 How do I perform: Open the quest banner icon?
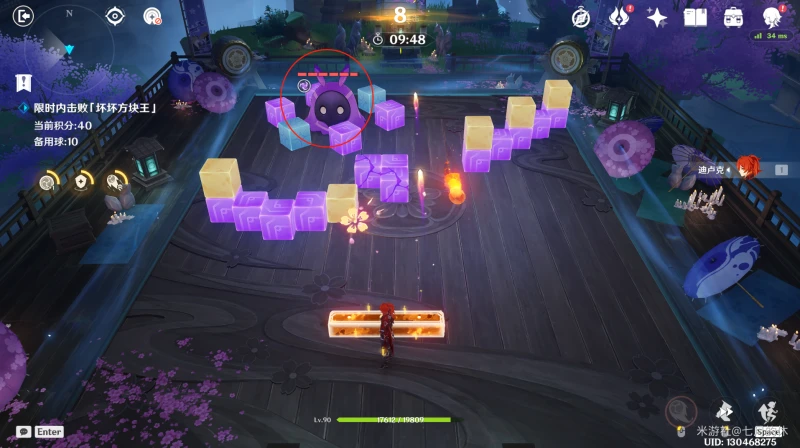pyautogui.click(x=23, y=83)
